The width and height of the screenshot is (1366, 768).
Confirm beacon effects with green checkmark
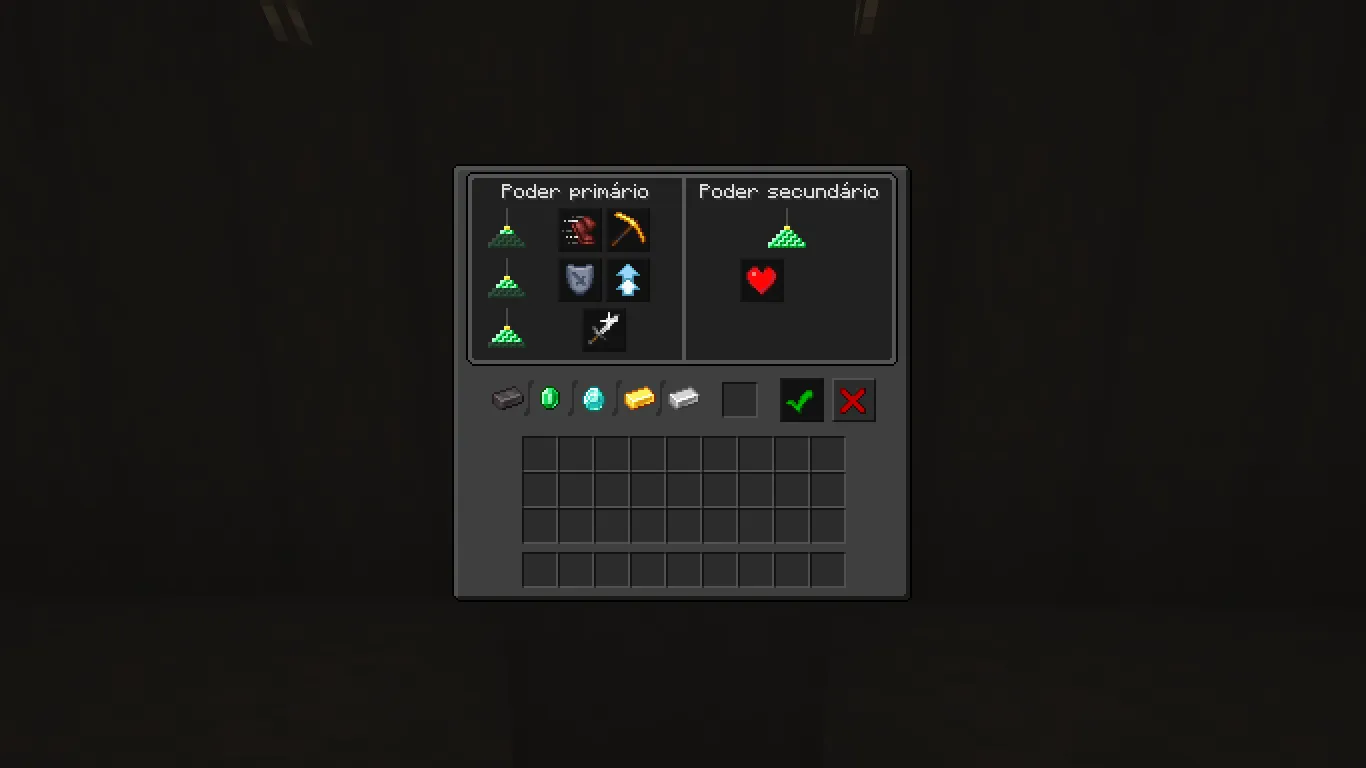(x=800, y=400)
